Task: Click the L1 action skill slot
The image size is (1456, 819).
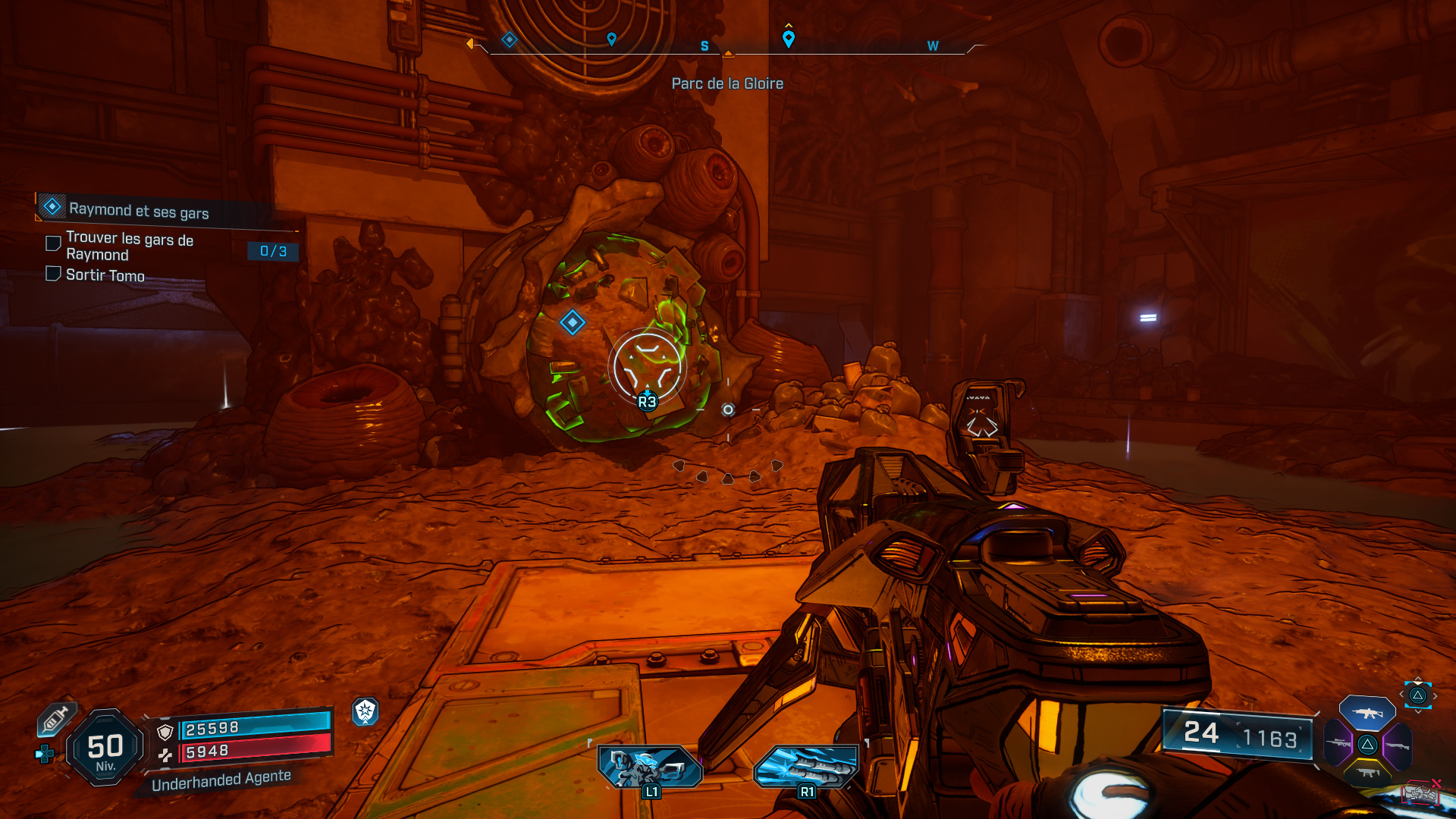Action: pos(650,766)
